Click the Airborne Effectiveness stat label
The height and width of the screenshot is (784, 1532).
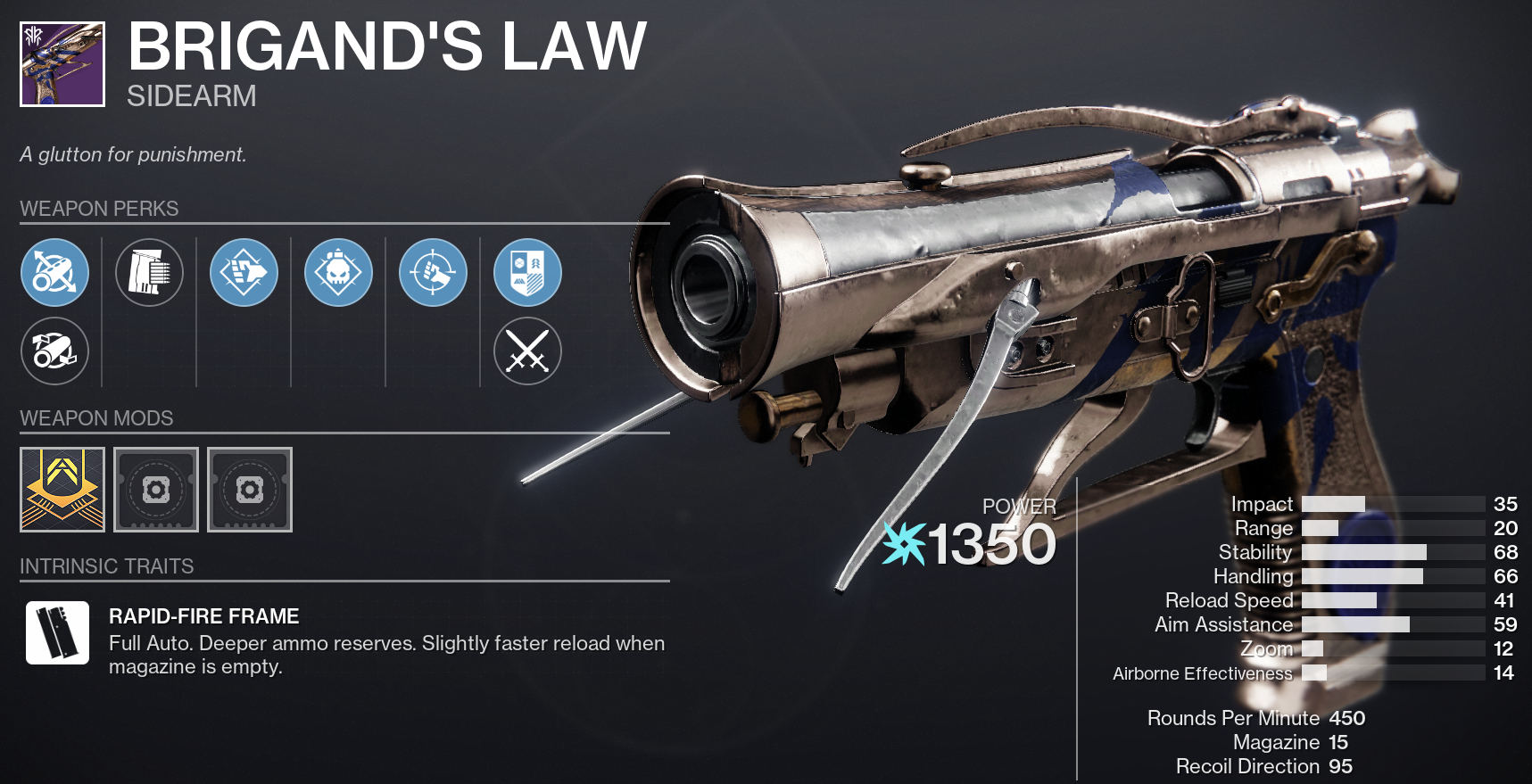(1204, 673)
